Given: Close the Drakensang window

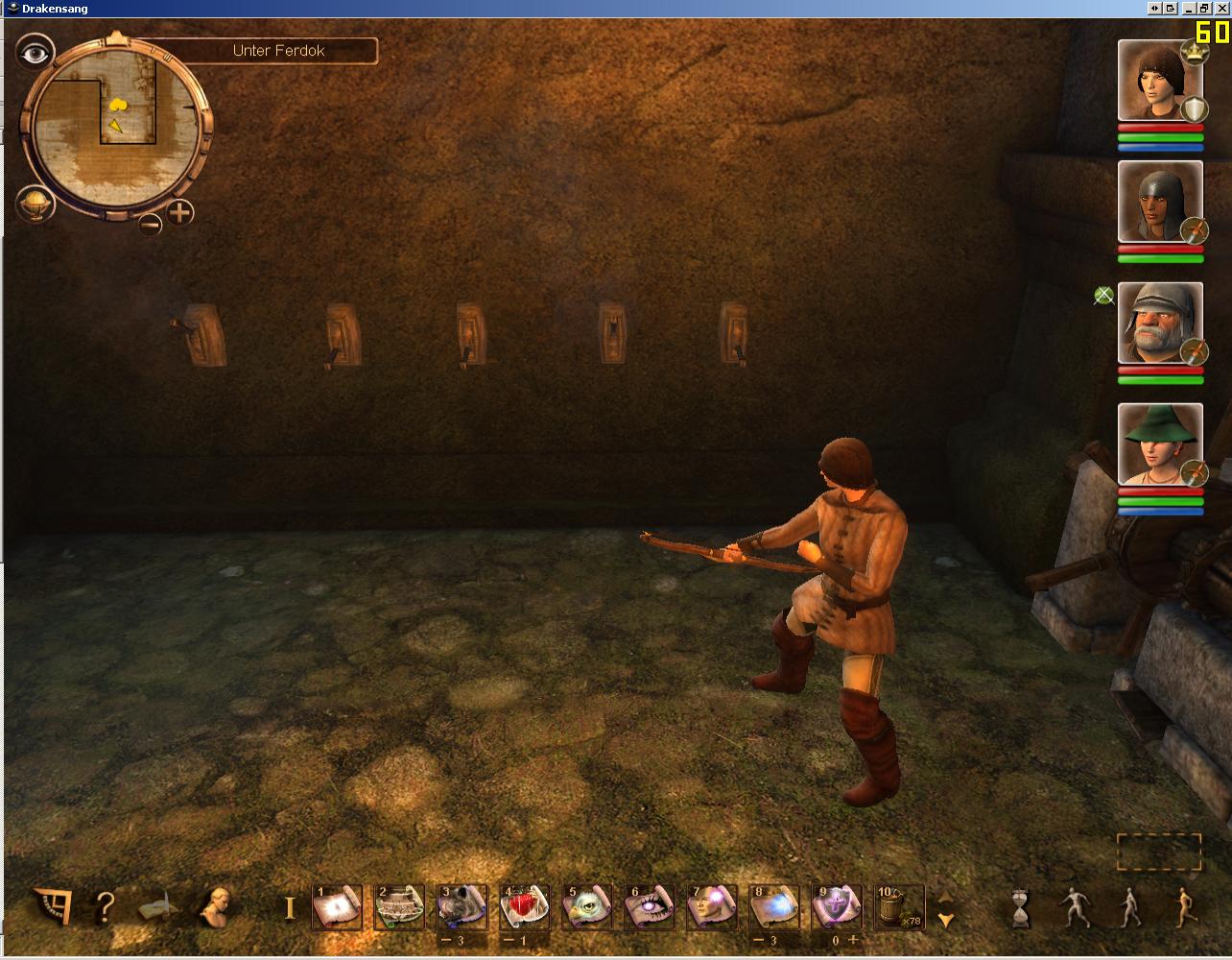Looking at the screenshot, I should click(x=1221, y=8).
